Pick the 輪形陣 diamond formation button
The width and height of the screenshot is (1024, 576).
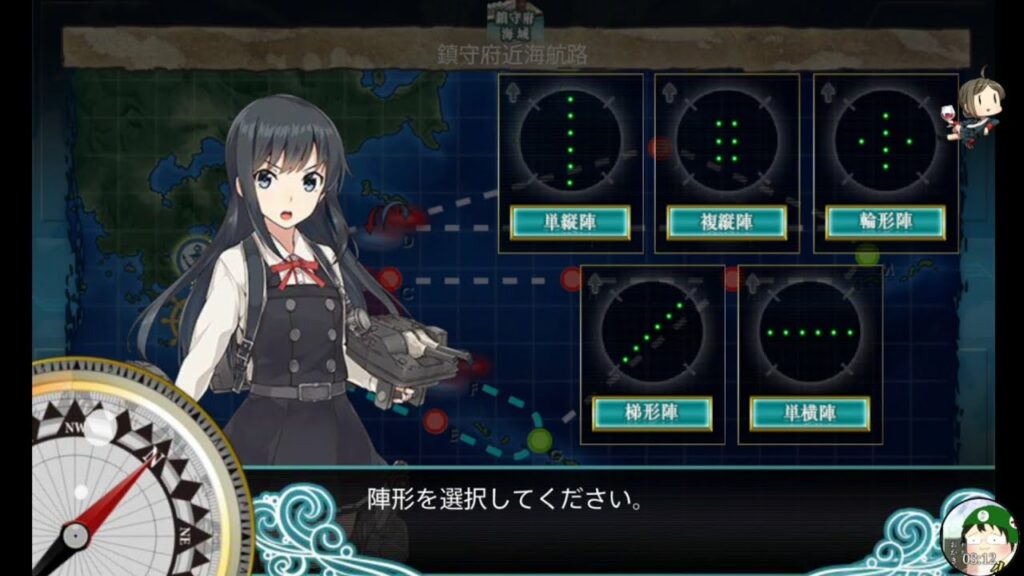click(x=885, y=222)
